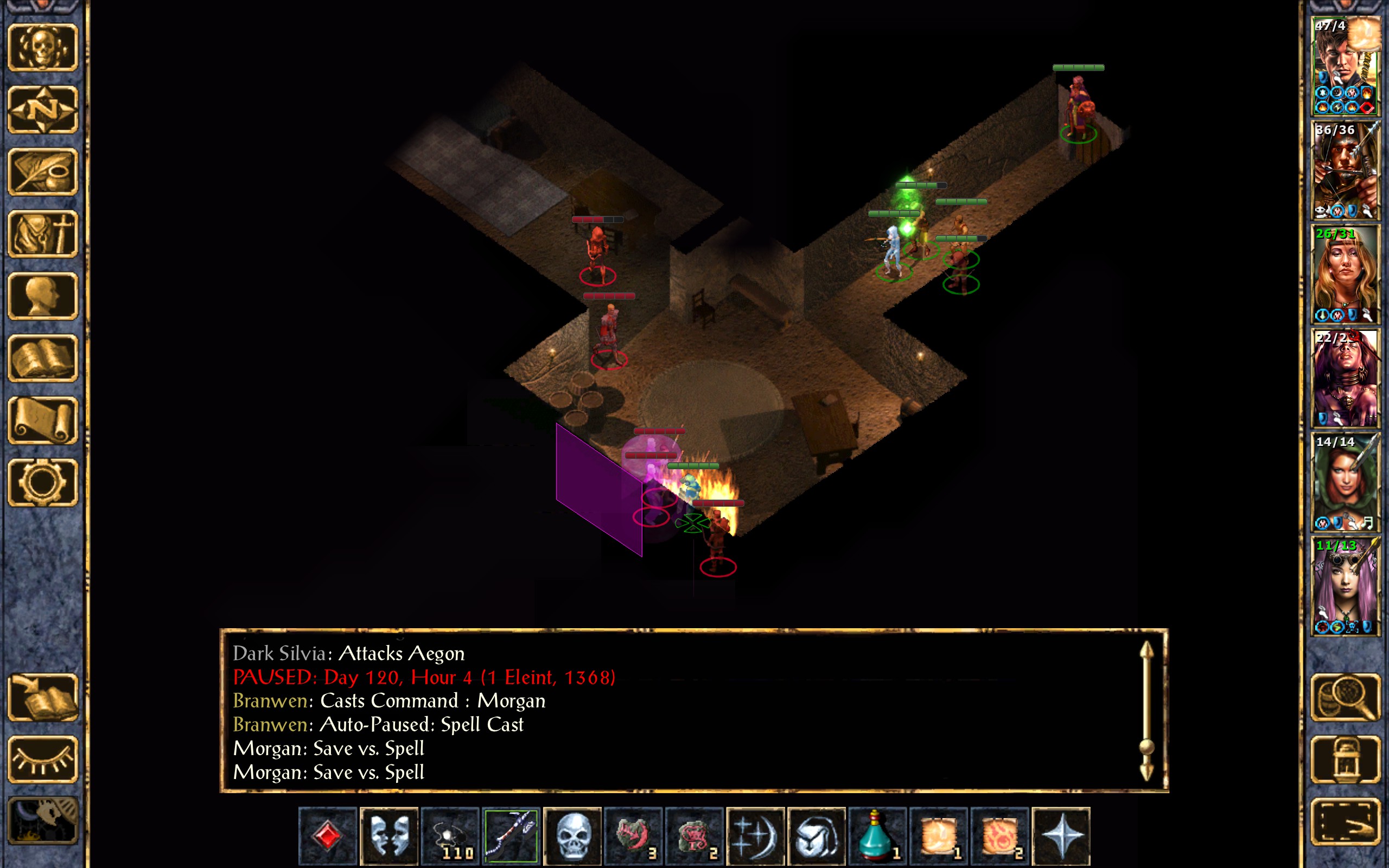Open special abilities with the four-point star
1389x868 pixels.
click(x=1061, y=836)
